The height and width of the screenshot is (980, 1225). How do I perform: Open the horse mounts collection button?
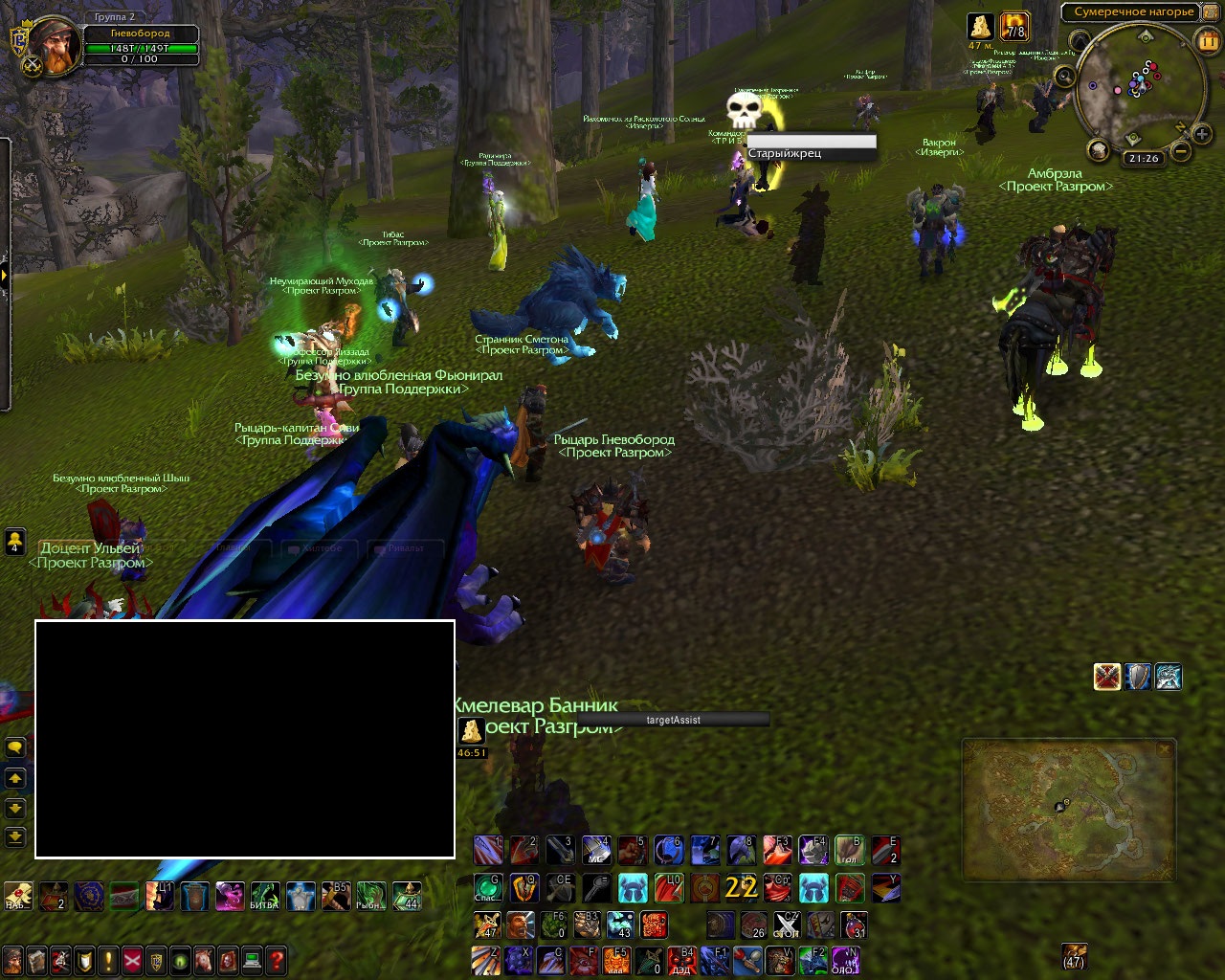pos(204,960)
